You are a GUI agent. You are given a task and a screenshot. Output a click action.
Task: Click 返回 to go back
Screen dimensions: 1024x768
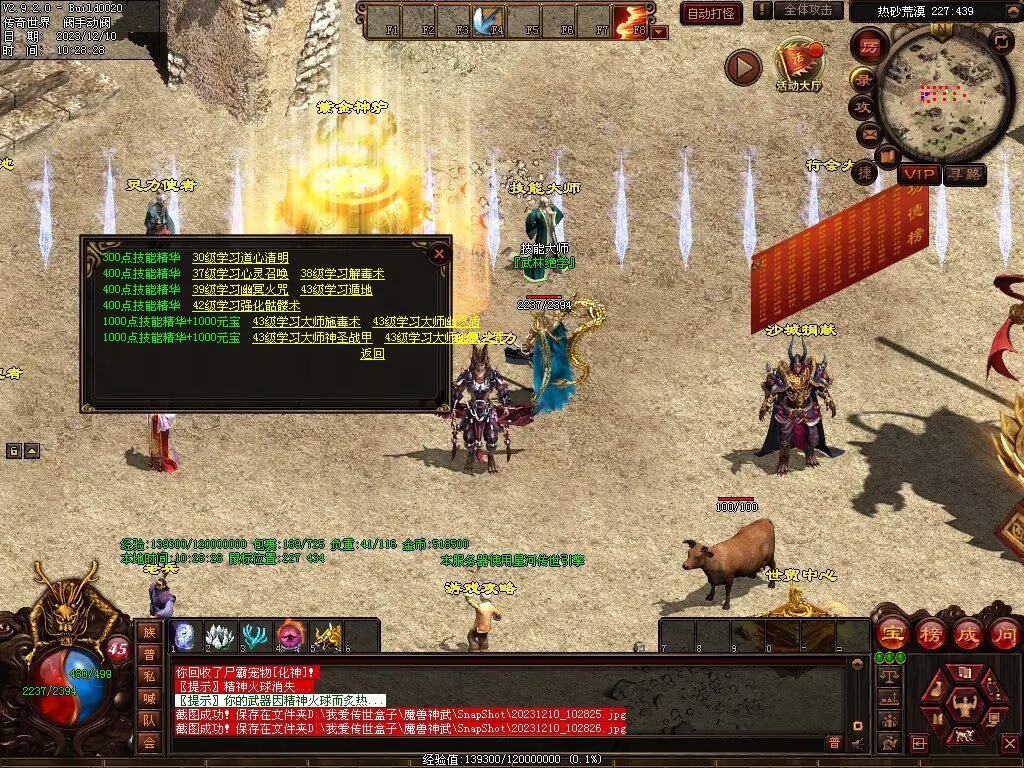coord(372,354)
